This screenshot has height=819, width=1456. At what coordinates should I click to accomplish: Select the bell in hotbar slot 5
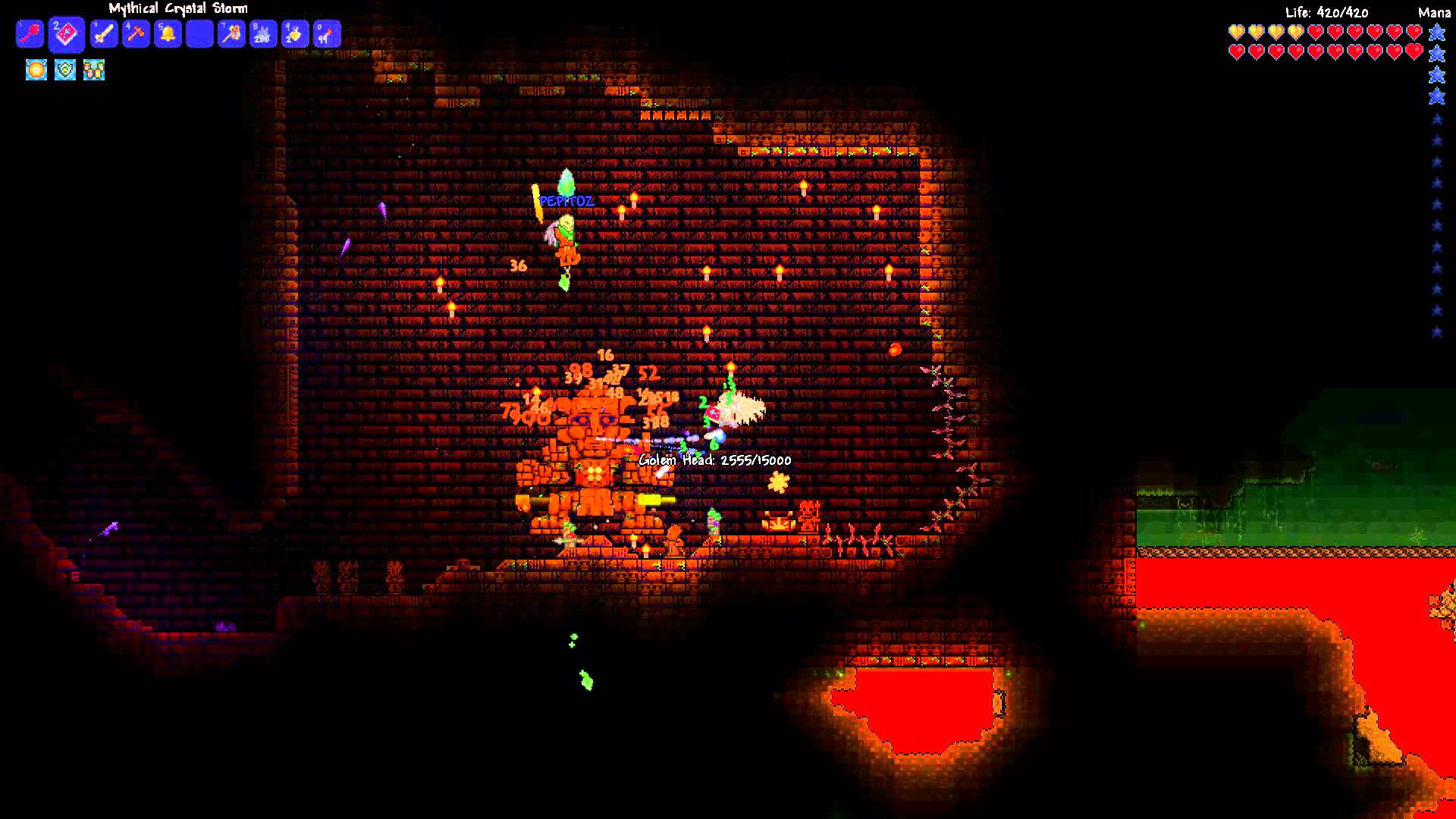pyautogui.click(x=168, y=33)
